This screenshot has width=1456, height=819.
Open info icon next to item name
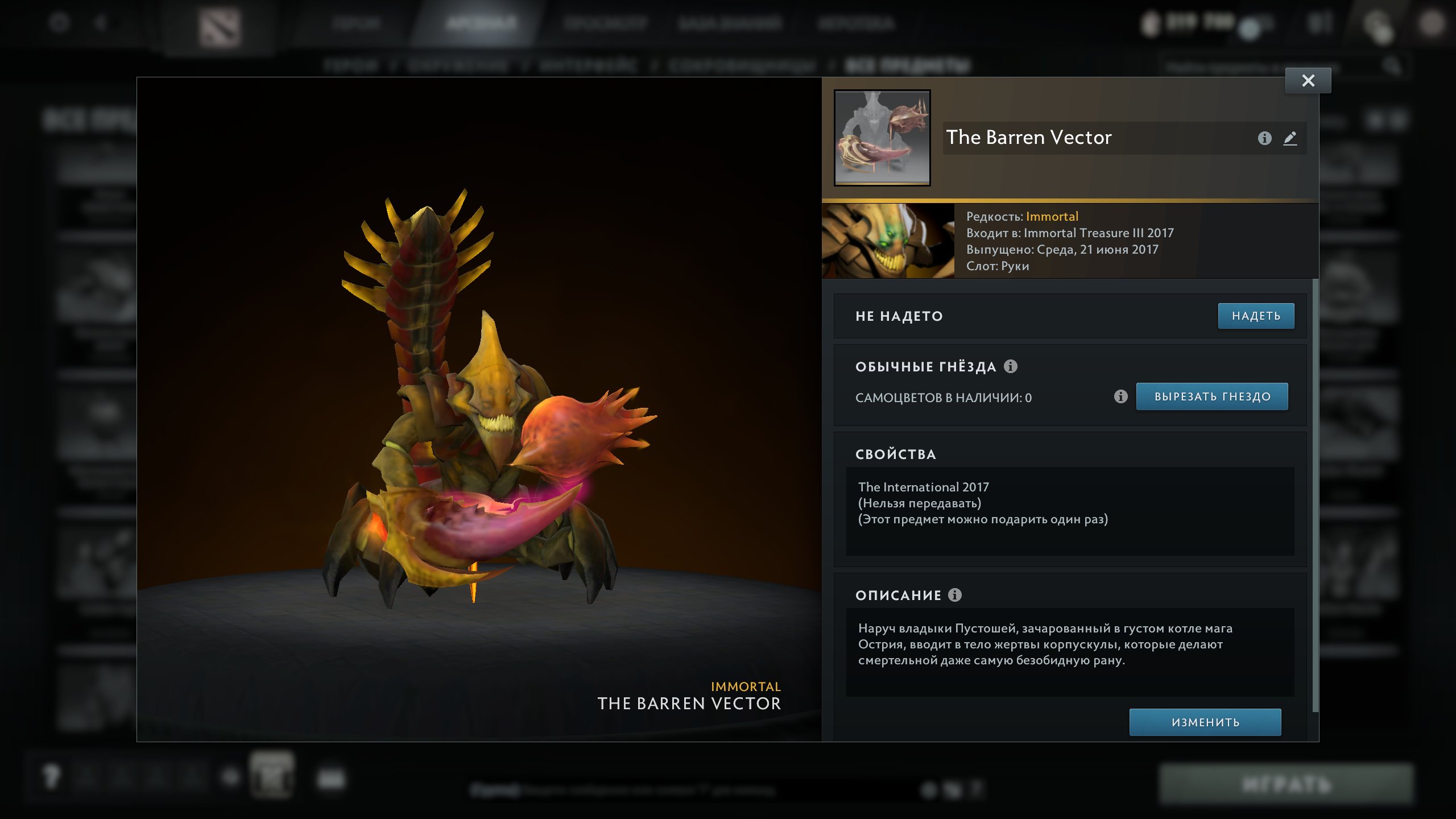coord(1264,138)
